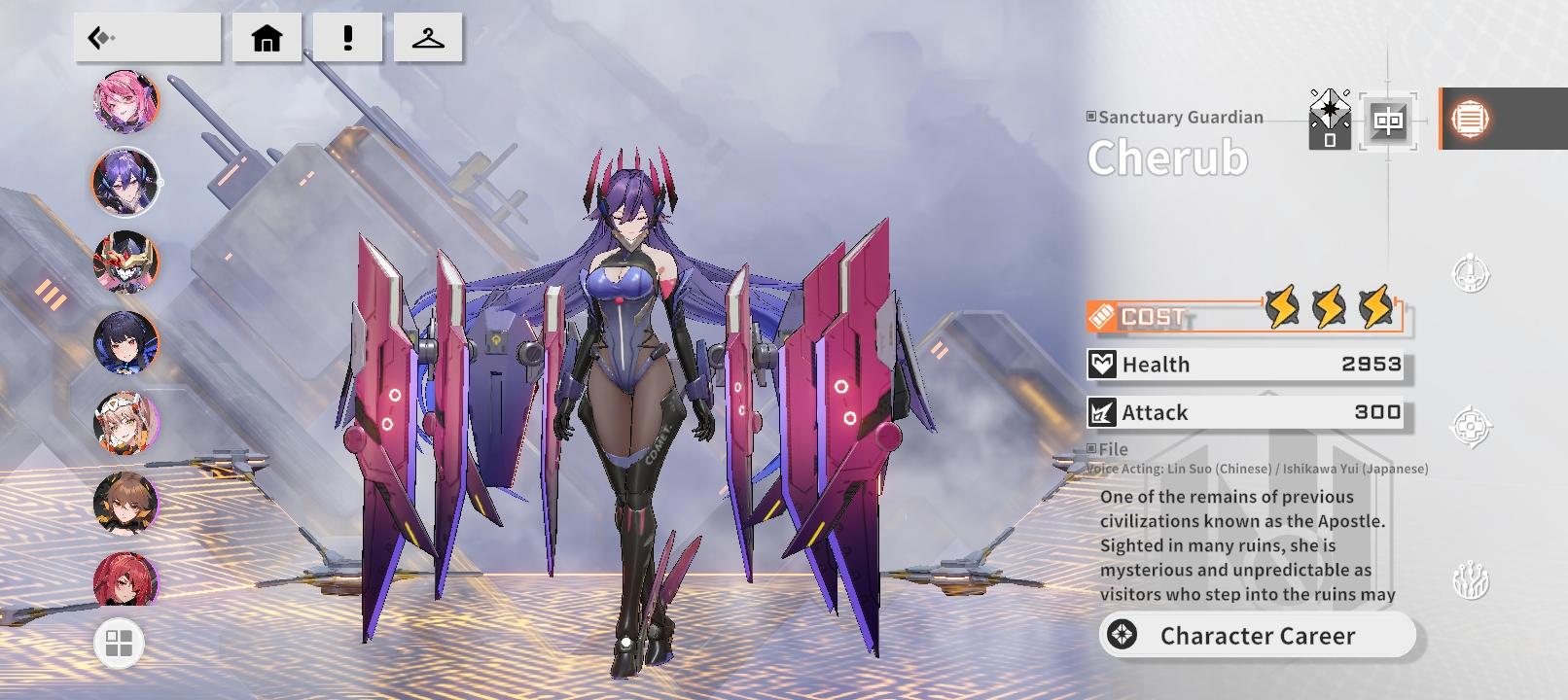Open the clothes hanger outfit button
1568x700 pixels.
tap(428, 38)
